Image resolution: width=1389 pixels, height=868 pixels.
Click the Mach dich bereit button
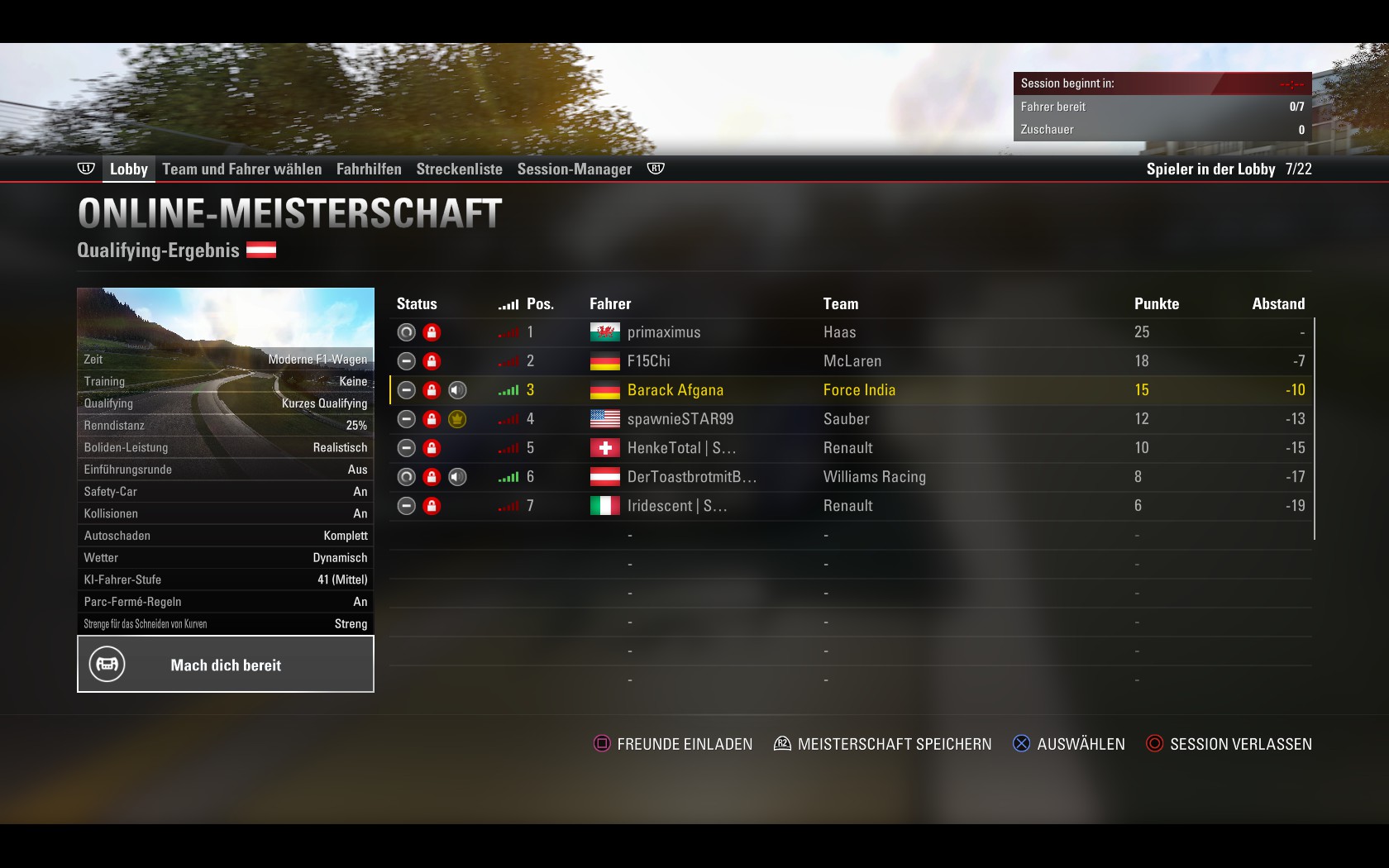coord(225,665)
